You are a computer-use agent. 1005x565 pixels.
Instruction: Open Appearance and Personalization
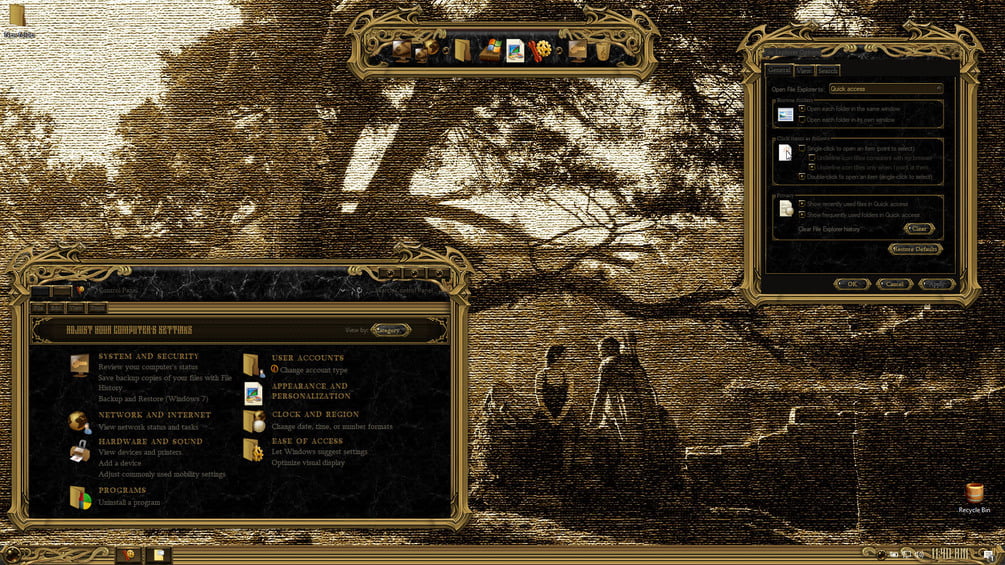[310, 390]
